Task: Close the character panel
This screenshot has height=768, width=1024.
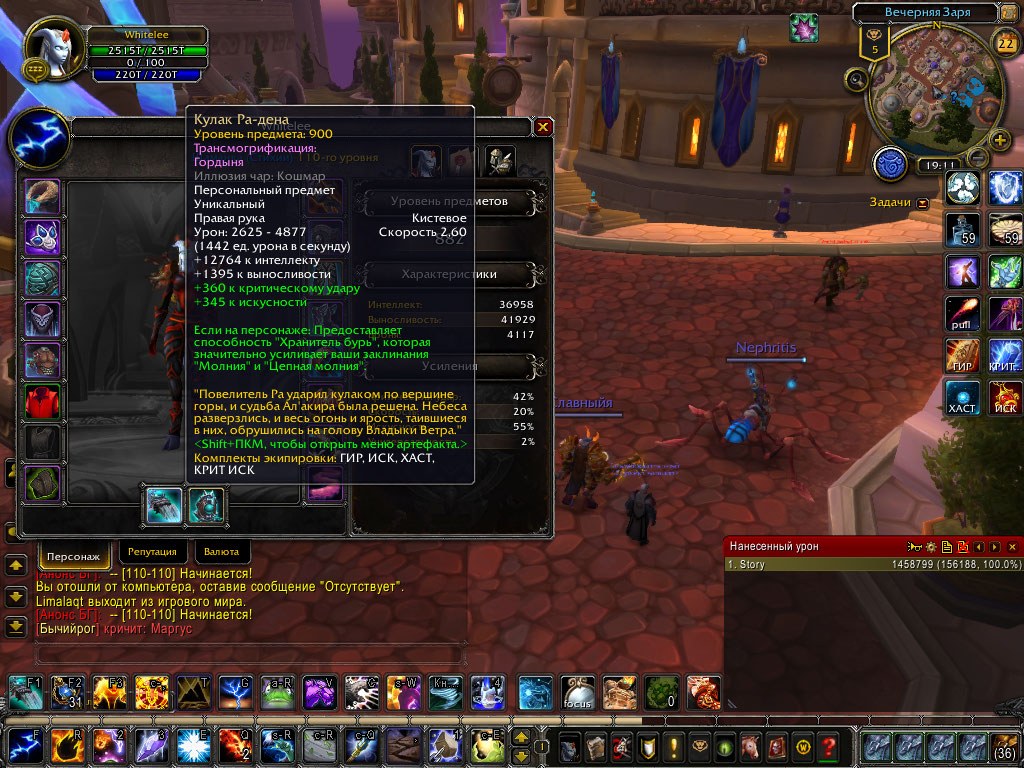Action: [543, 127]
